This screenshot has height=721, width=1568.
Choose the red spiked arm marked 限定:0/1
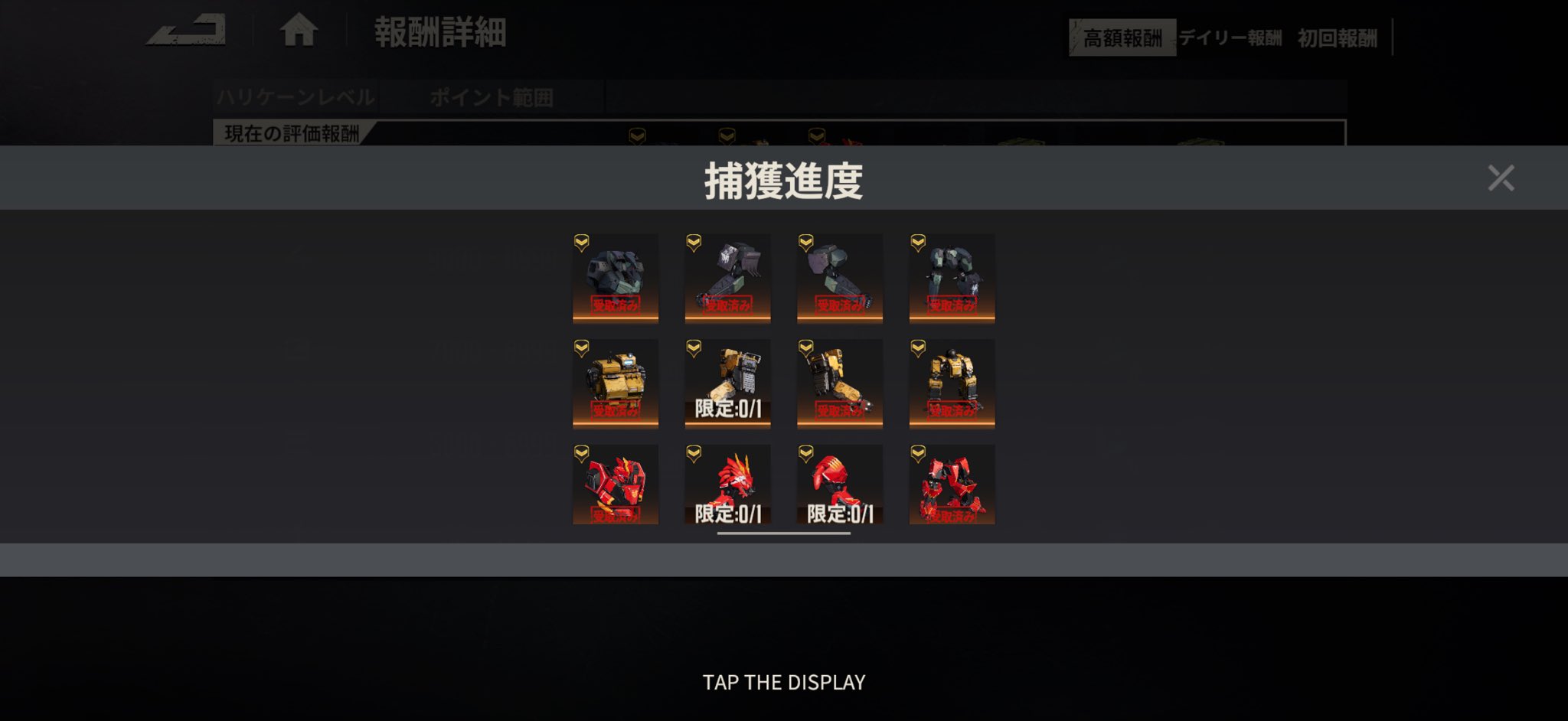[727, 485]
